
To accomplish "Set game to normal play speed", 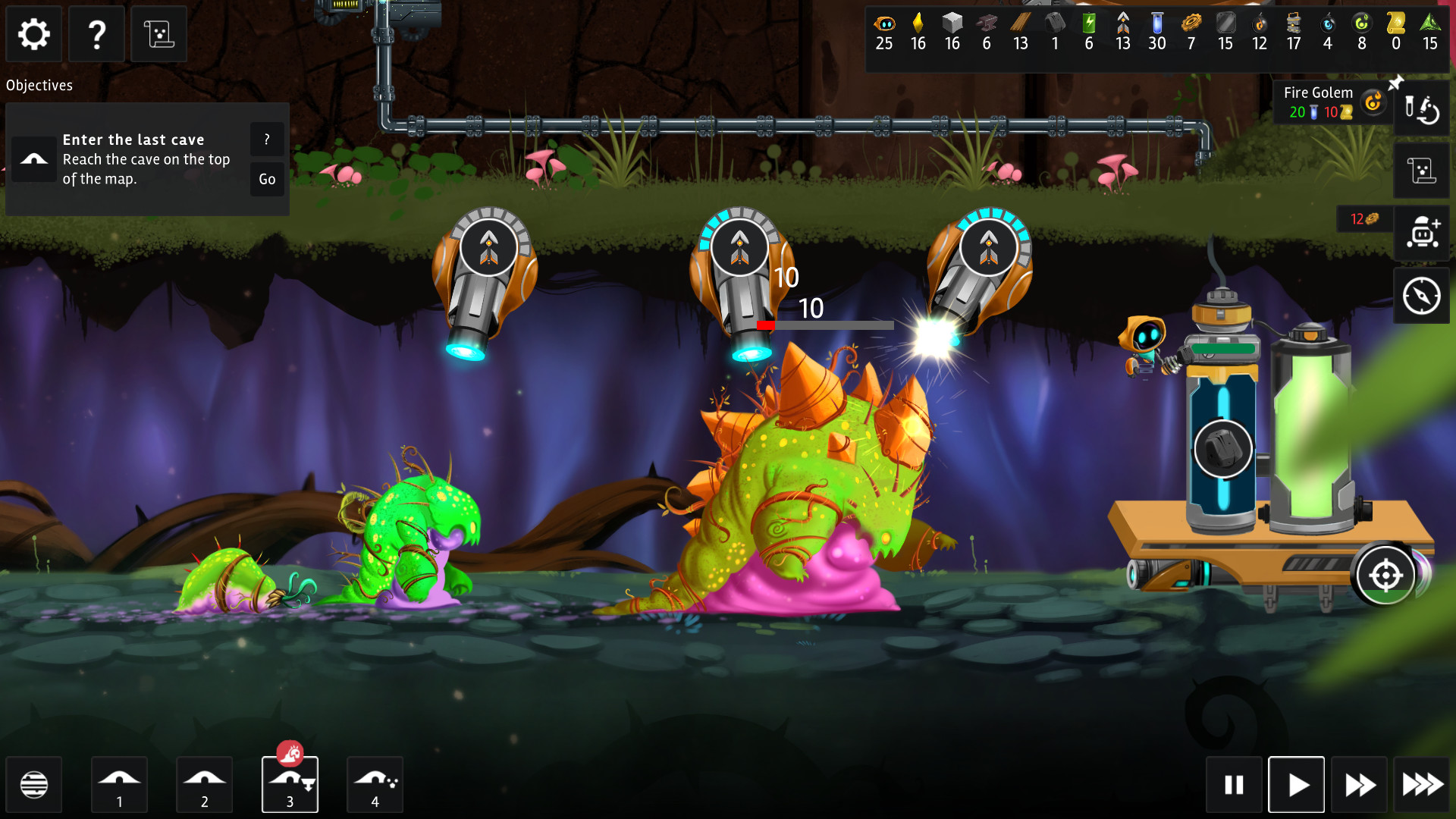I will 1297,784.
